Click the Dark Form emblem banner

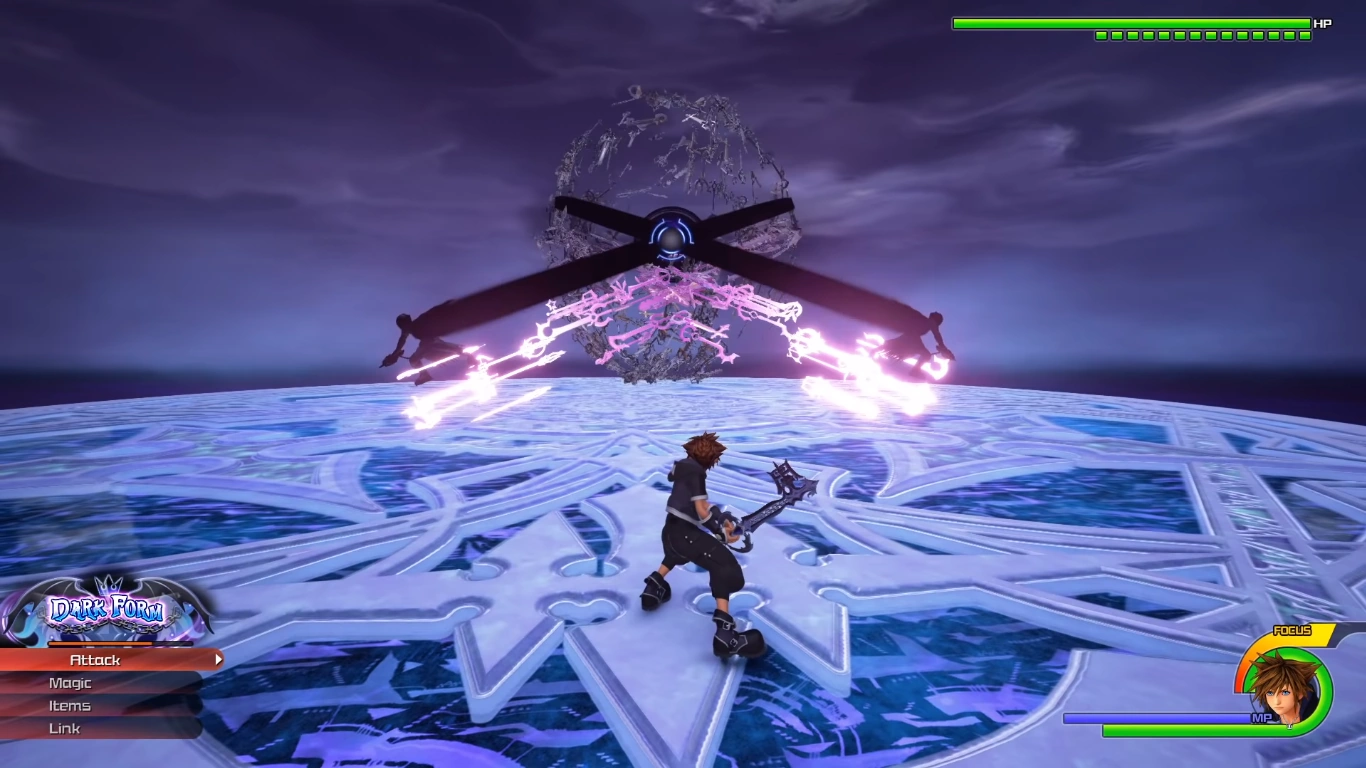coord(110,605)
